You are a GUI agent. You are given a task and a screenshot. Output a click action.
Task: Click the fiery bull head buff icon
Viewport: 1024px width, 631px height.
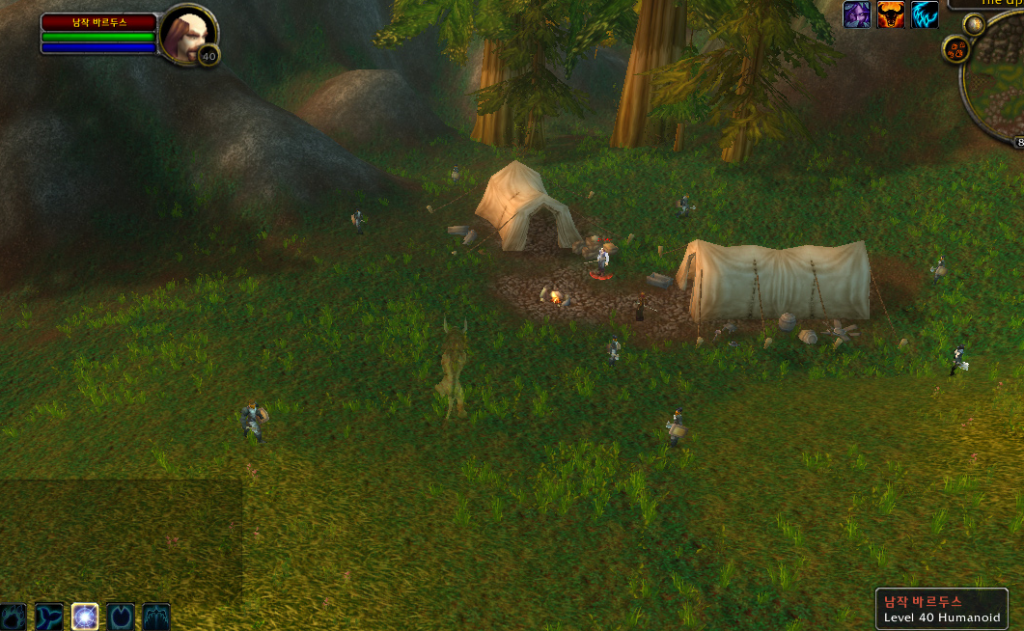click(x=891, y=14)
